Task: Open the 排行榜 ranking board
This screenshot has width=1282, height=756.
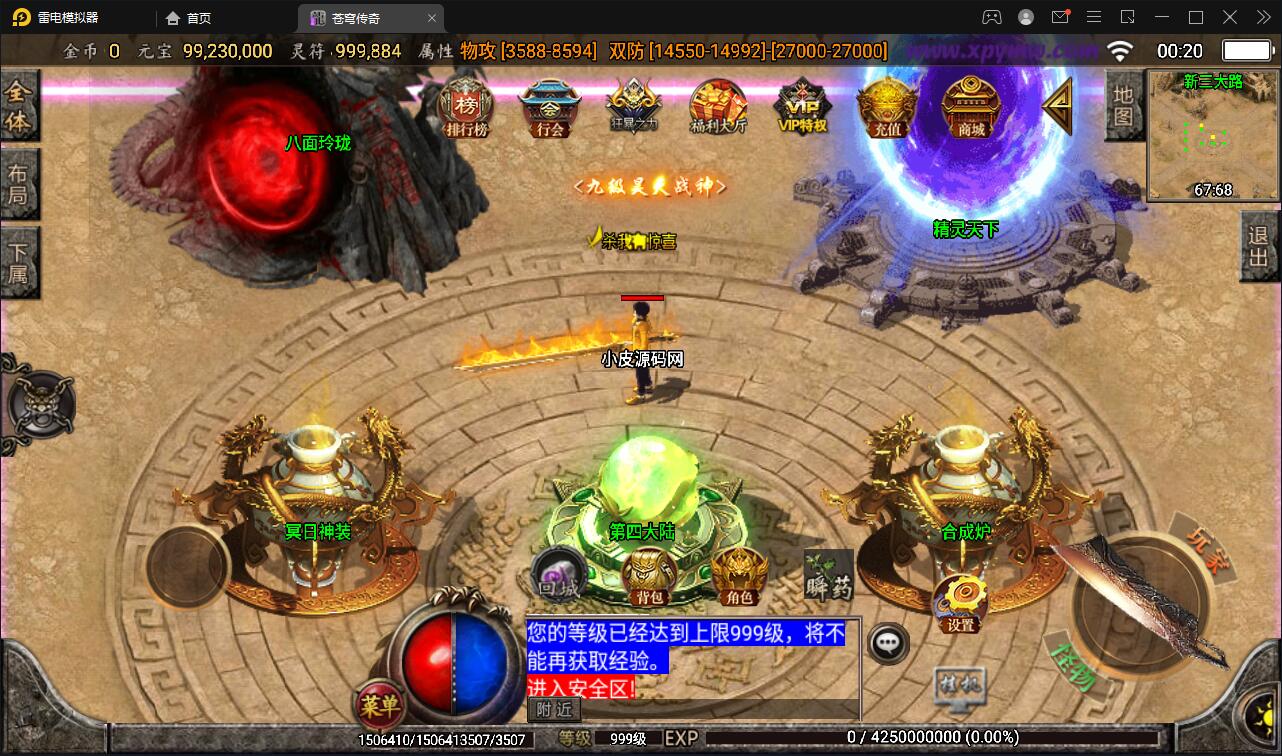Action: (x=466, y=107)
